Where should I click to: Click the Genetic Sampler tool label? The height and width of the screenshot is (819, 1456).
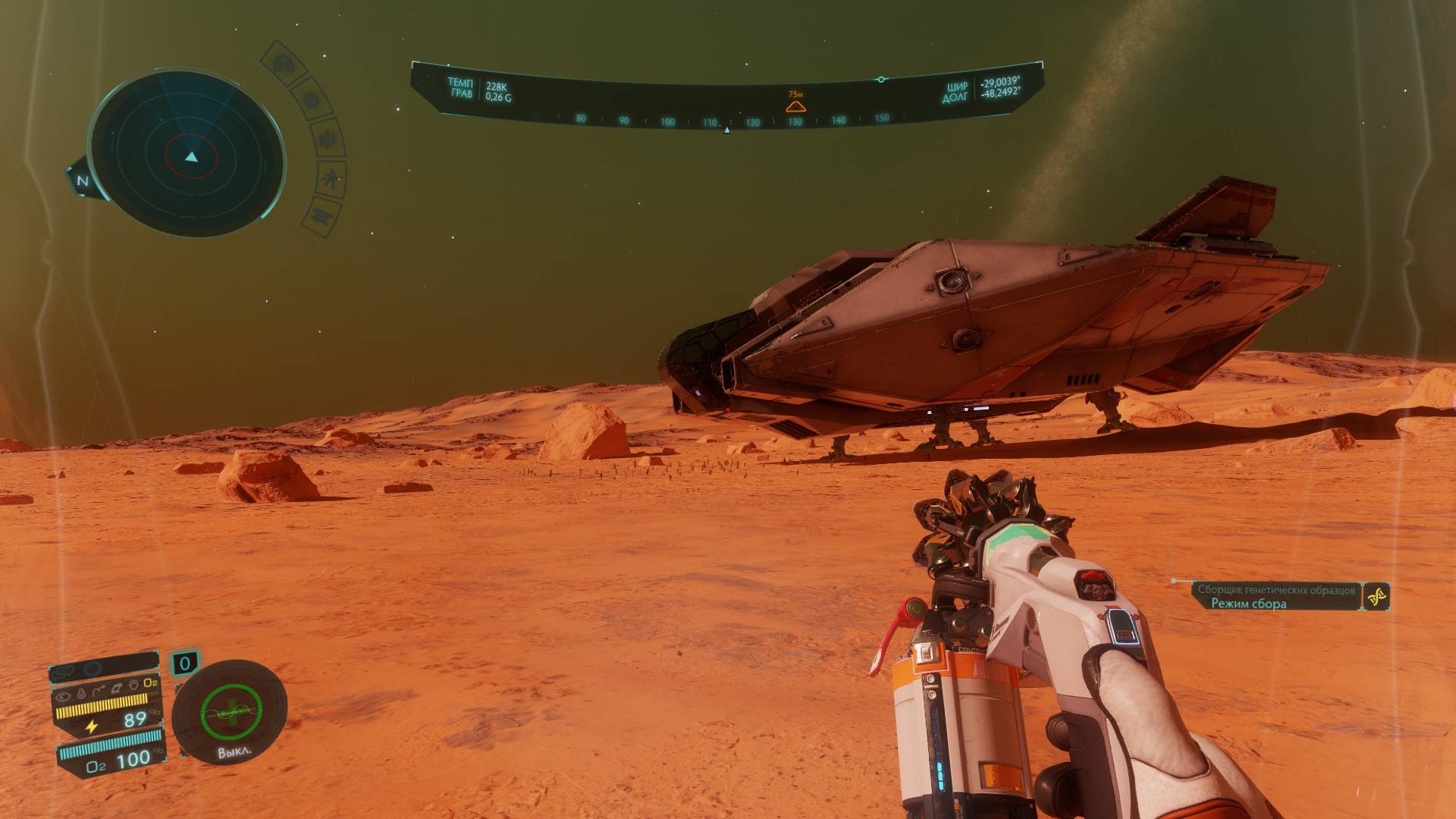[x=1276, y=589]
